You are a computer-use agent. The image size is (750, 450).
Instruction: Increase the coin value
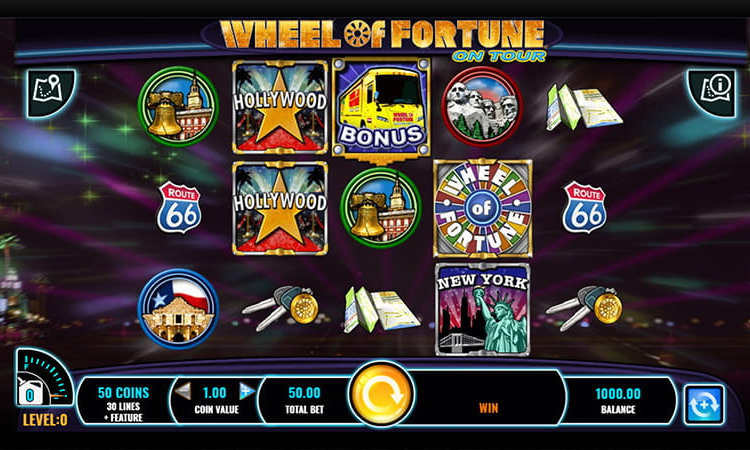(x=246, y=392)
